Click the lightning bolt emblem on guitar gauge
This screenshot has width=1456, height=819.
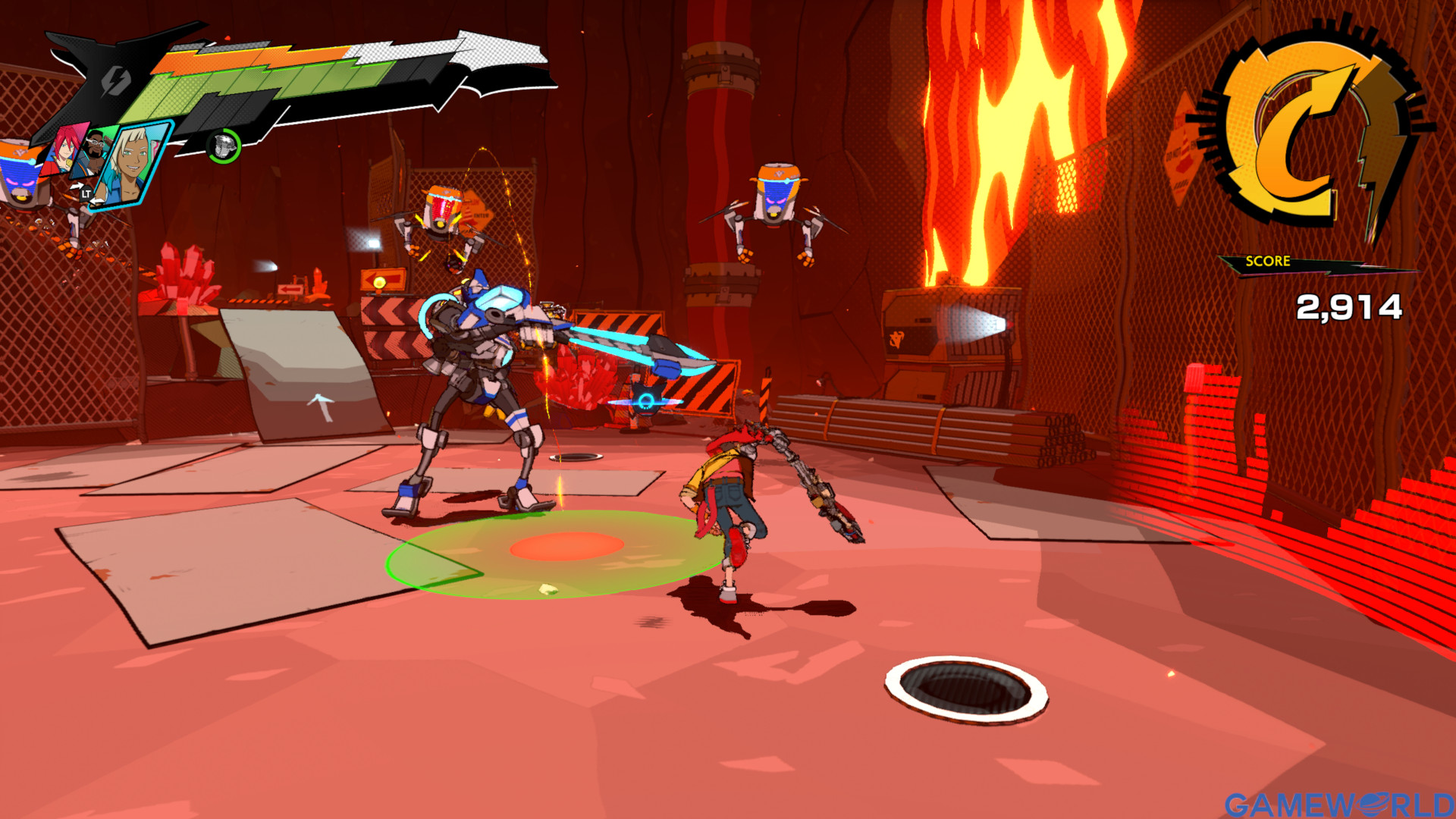[x=117, y=80]
